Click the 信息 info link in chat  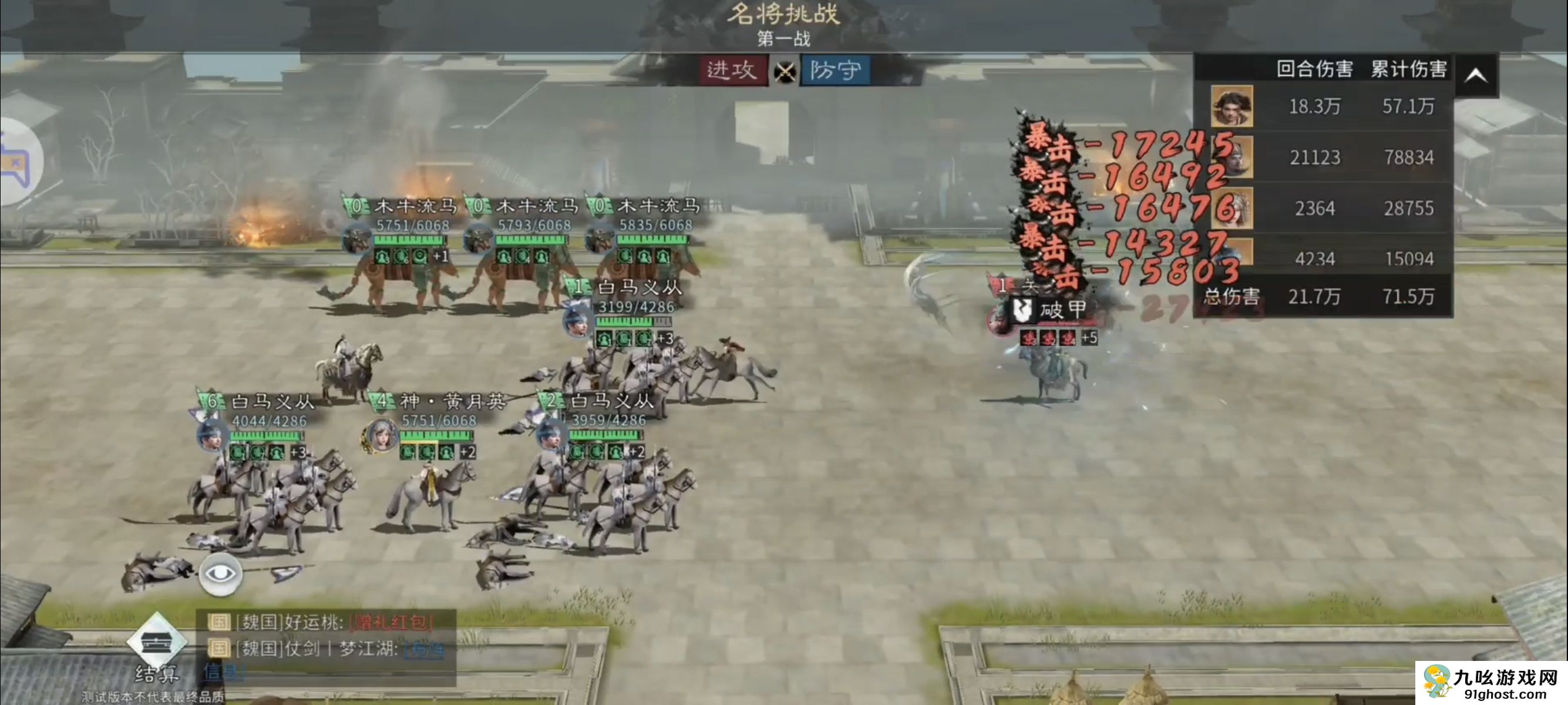click(x=220, y=672)
